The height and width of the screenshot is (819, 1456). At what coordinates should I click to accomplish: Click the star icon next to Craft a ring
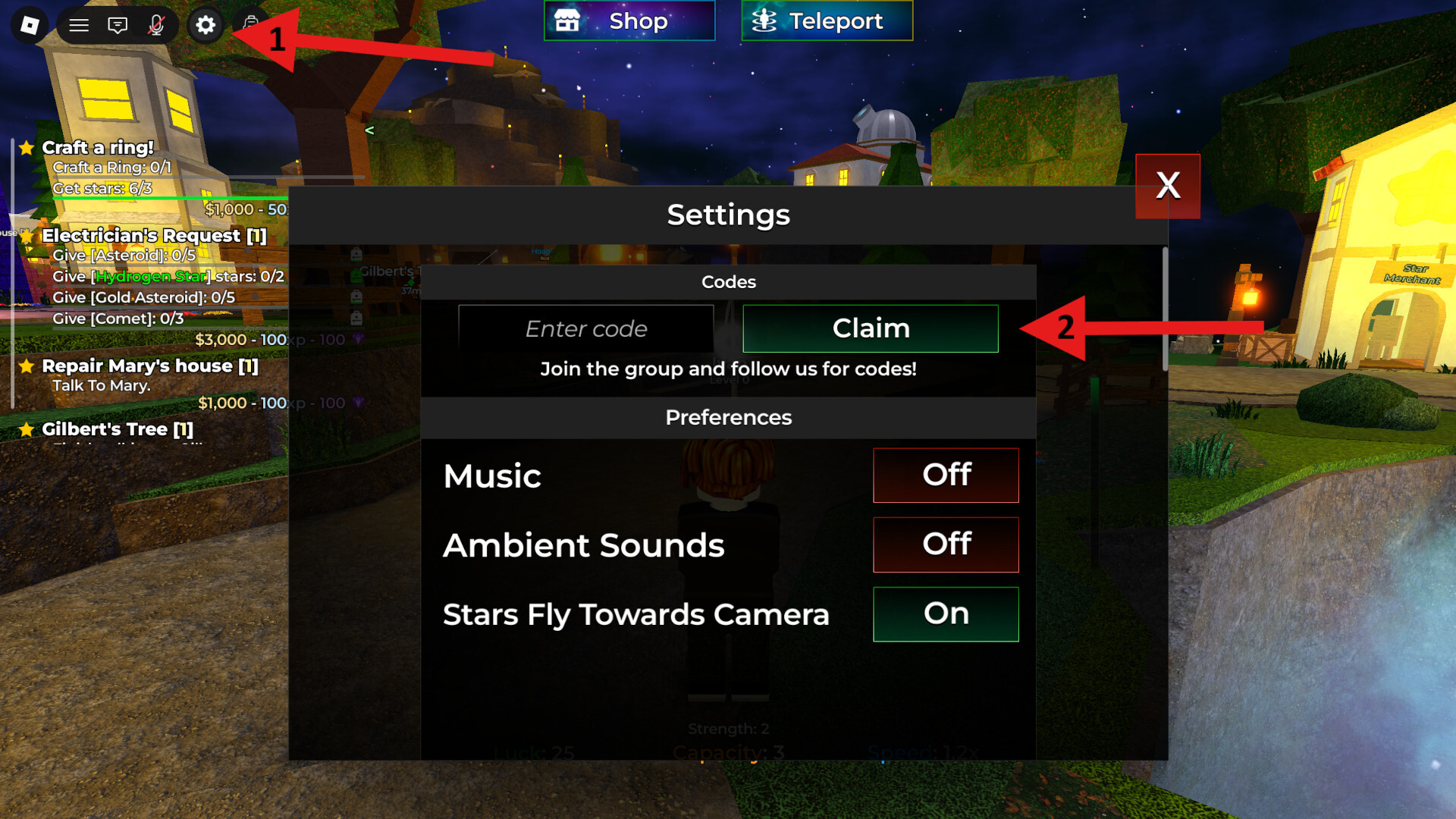point(27,149)
